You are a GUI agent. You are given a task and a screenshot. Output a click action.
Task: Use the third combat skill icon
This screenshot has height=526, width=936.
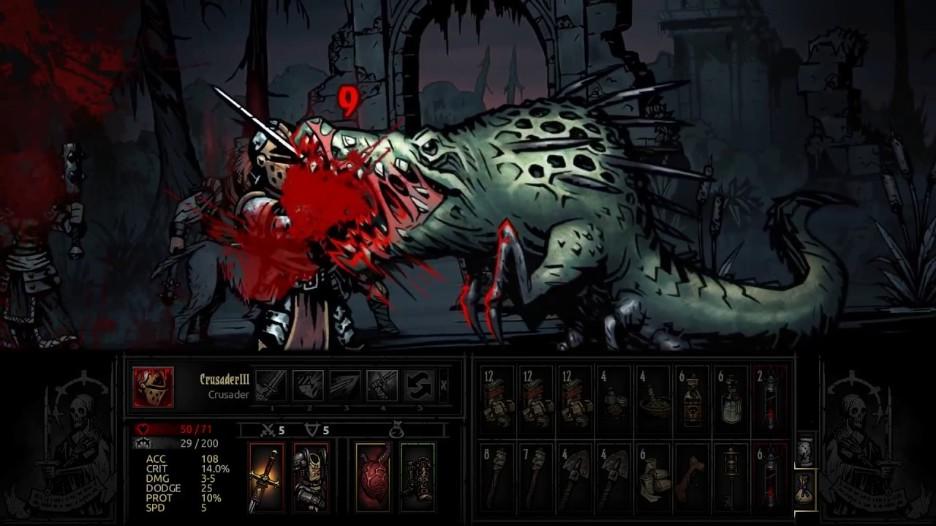344,385
